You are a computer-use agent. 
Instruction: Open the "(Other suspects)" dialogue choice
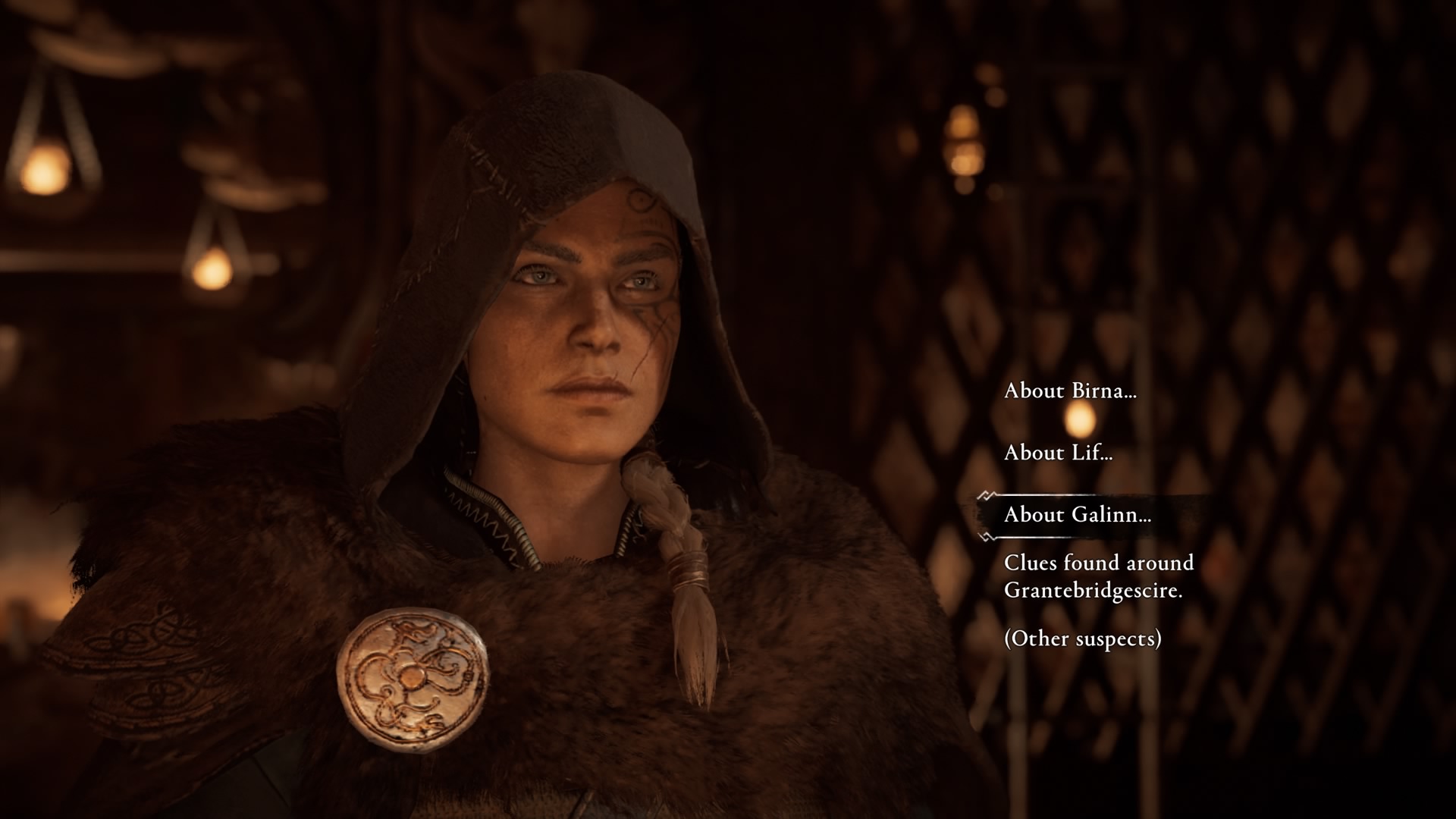point(1082,639)
